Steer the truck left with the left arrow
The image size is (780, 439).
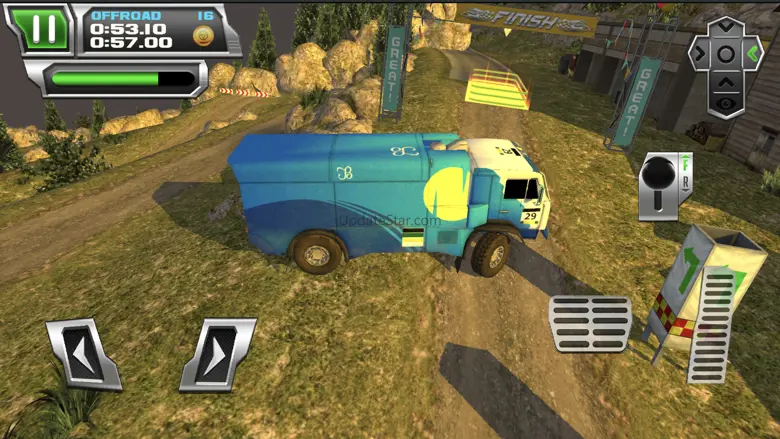[83, 353]
